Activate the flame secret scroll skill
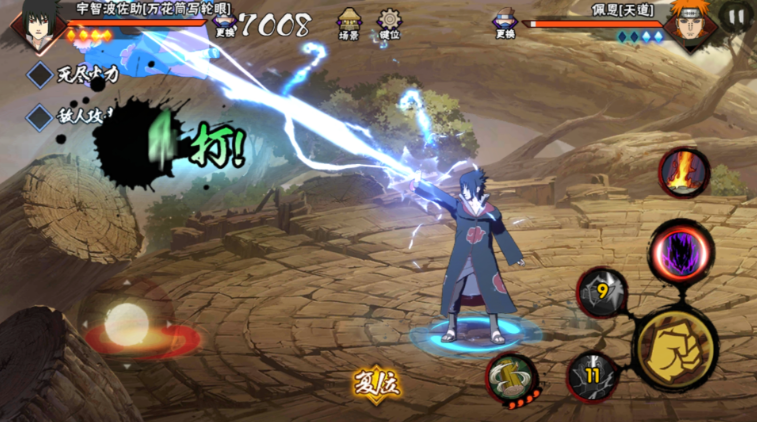Image resolution: width=757 pixels, height=422 pixels. click(x=684, y=172)
